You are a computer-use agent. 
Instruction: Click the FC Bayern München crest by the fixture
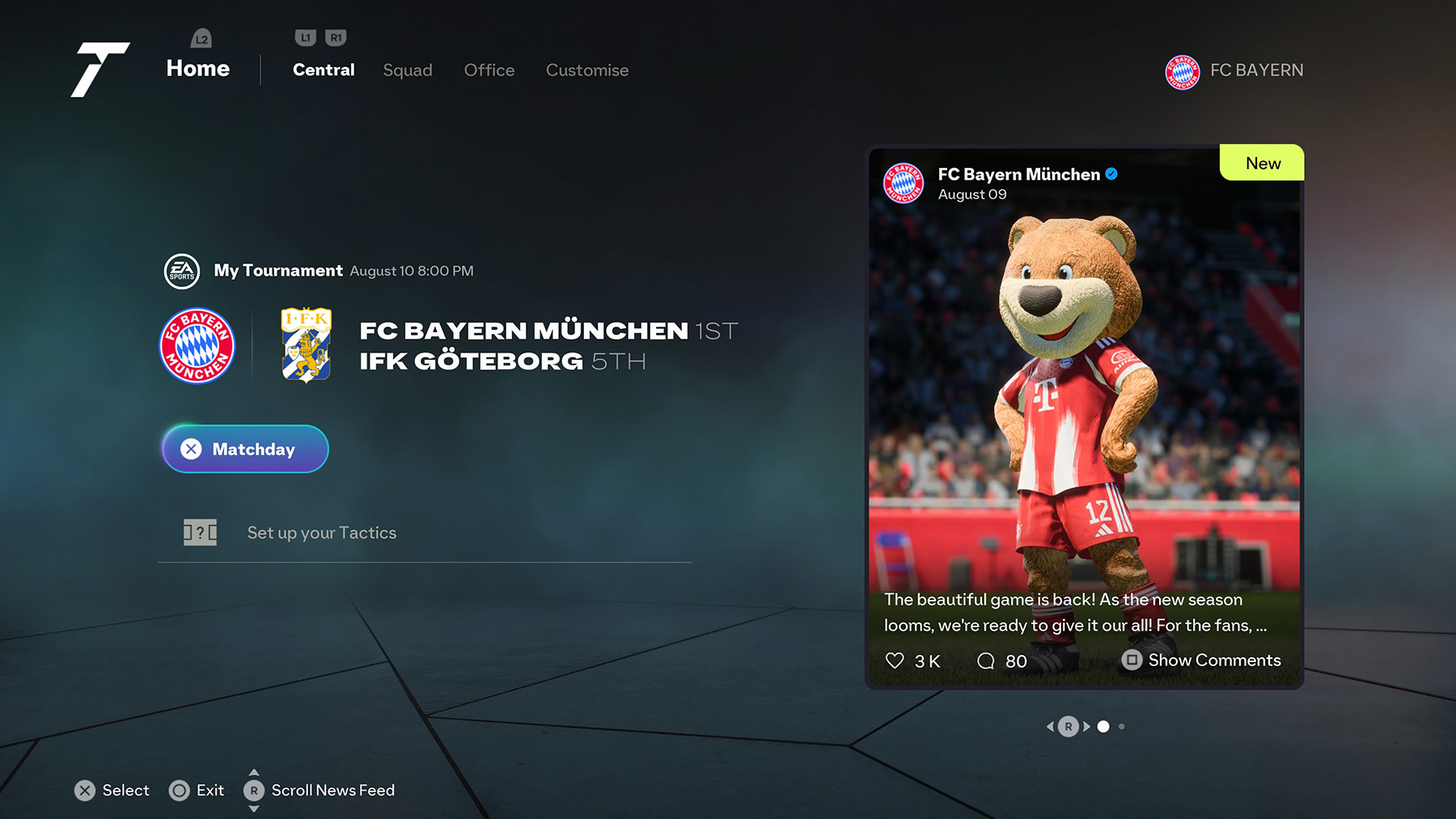point(197,346)
